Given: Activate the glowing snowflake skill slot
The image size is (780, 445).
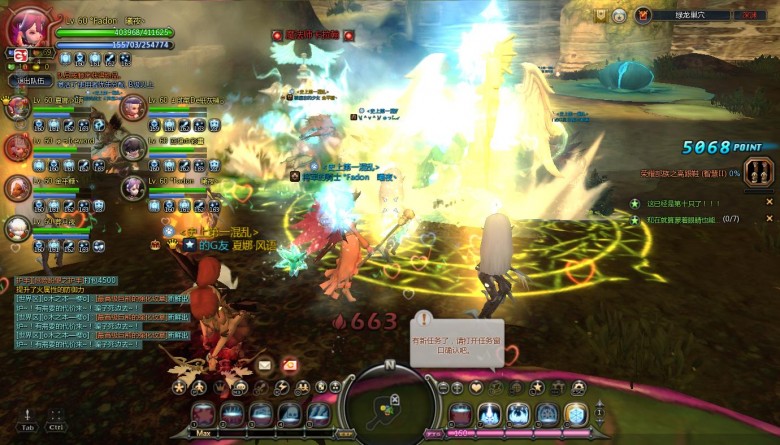Looking at the screenshot, I should pyautogui.click(x=576, y=414).
